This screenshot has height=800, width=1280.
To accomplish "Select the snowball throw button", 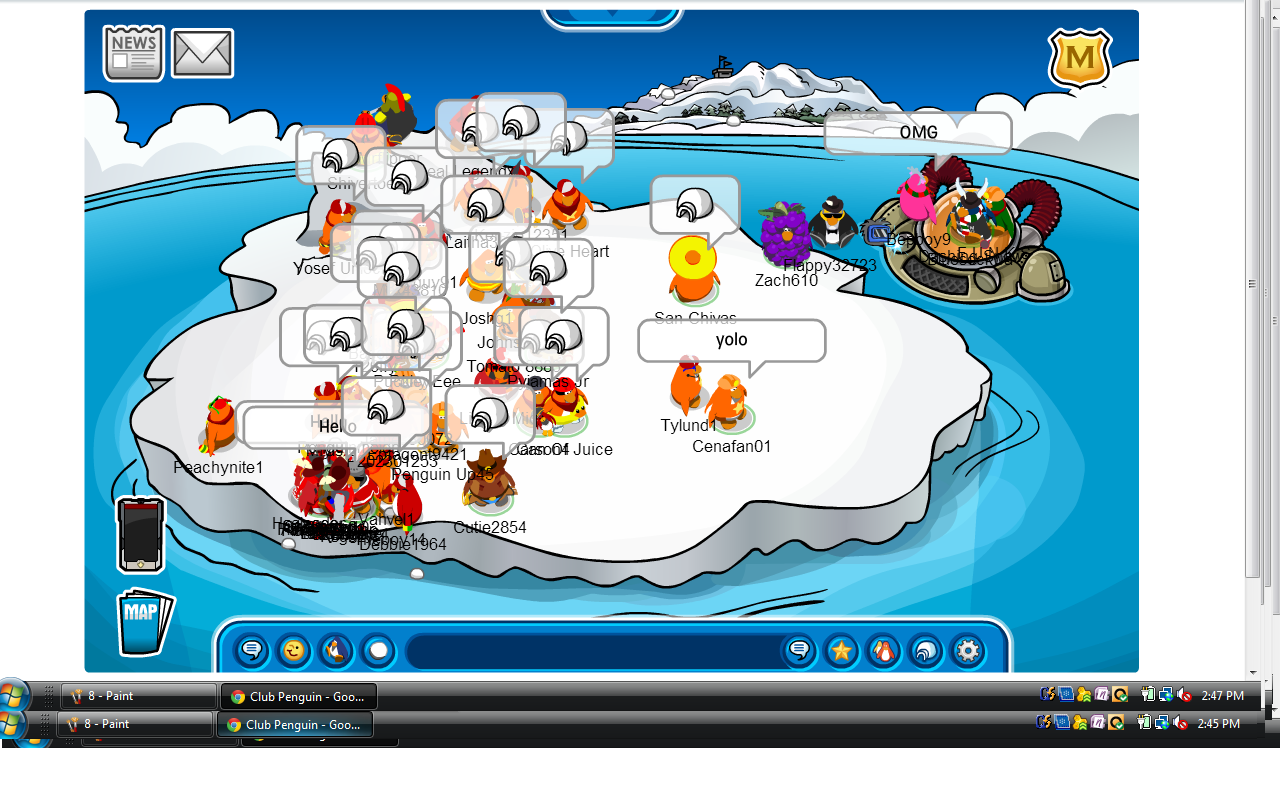I will pyautogui.click(x=378, y=651).
